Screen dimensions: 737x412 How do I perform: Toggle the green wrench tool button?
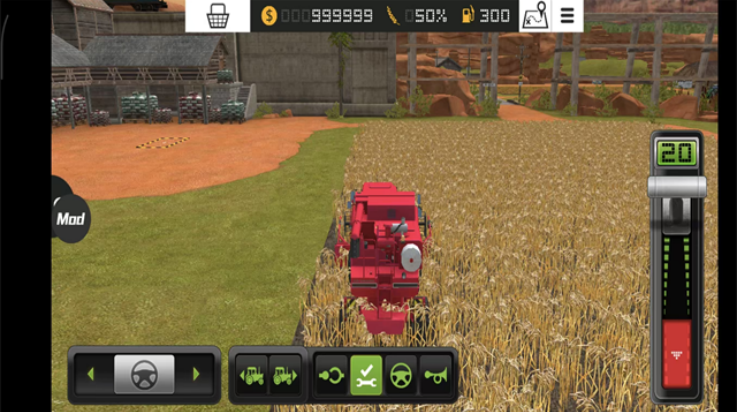[x=366, y=375]
